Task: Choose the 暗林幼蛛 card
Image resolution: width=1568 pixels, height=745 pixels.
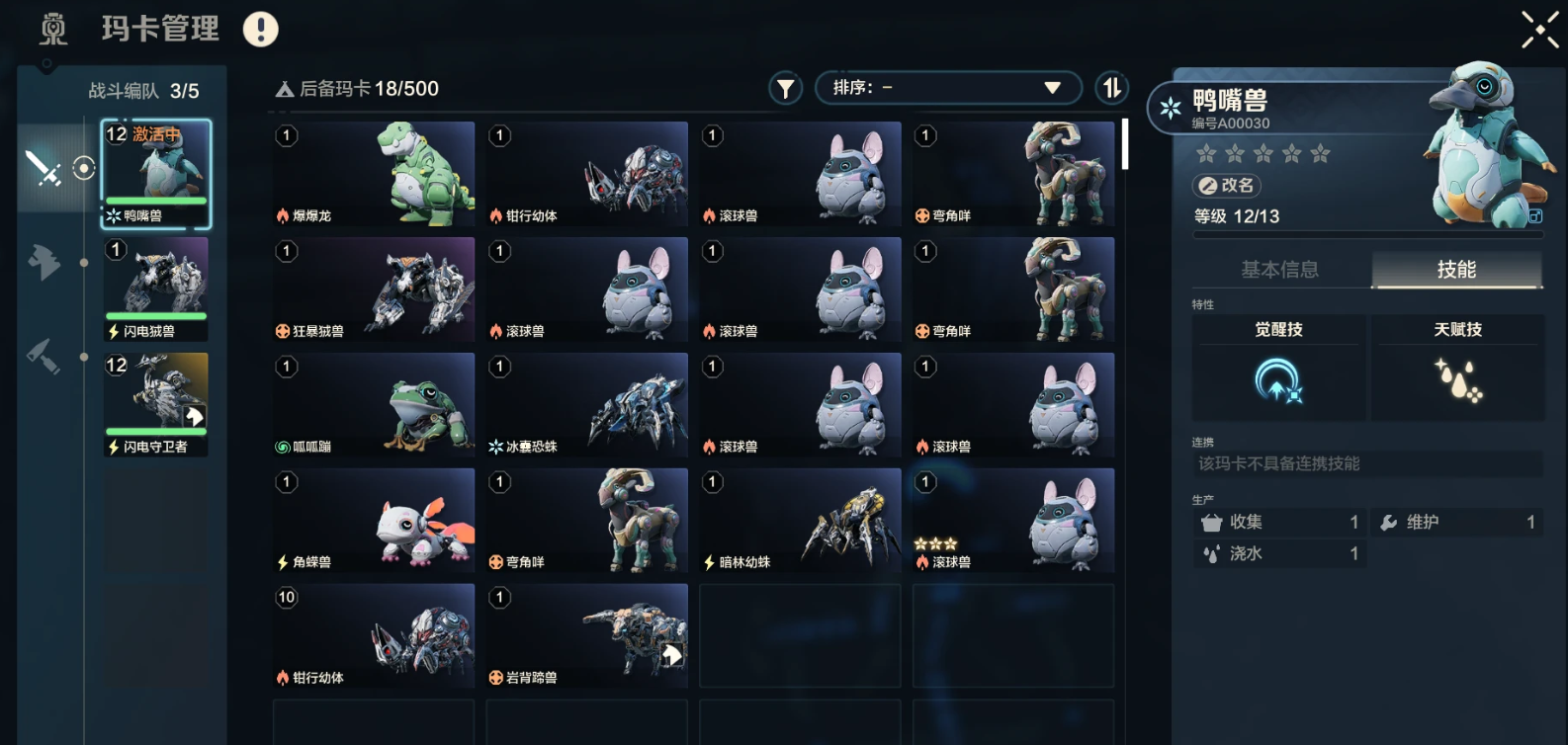Action: 801,521
